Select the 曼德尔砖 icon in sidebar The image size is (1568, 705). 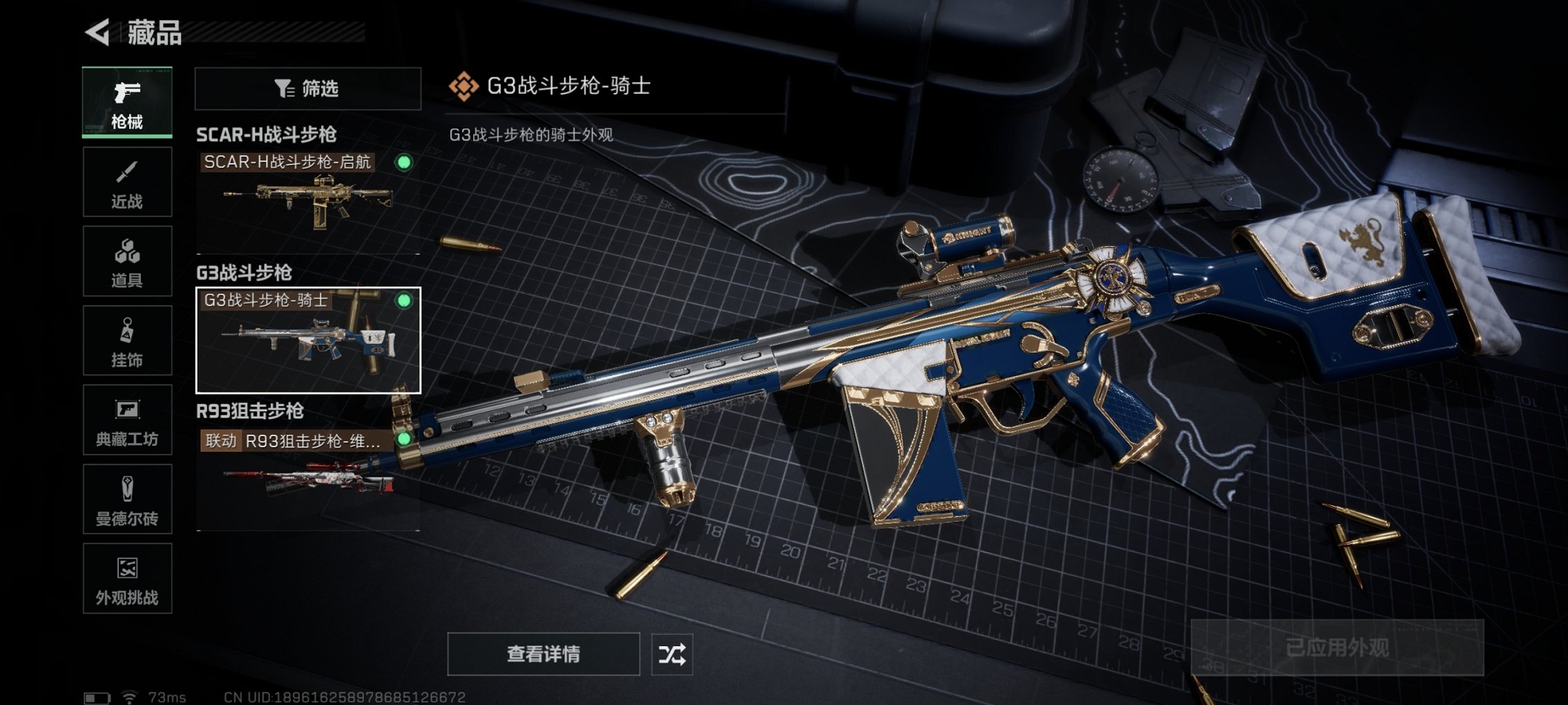[126, 499]
